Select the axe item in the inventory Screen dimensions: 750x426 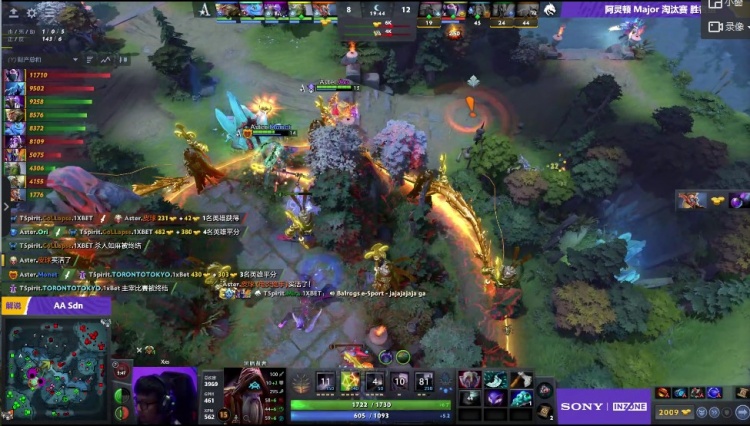[x=519, y=379]
